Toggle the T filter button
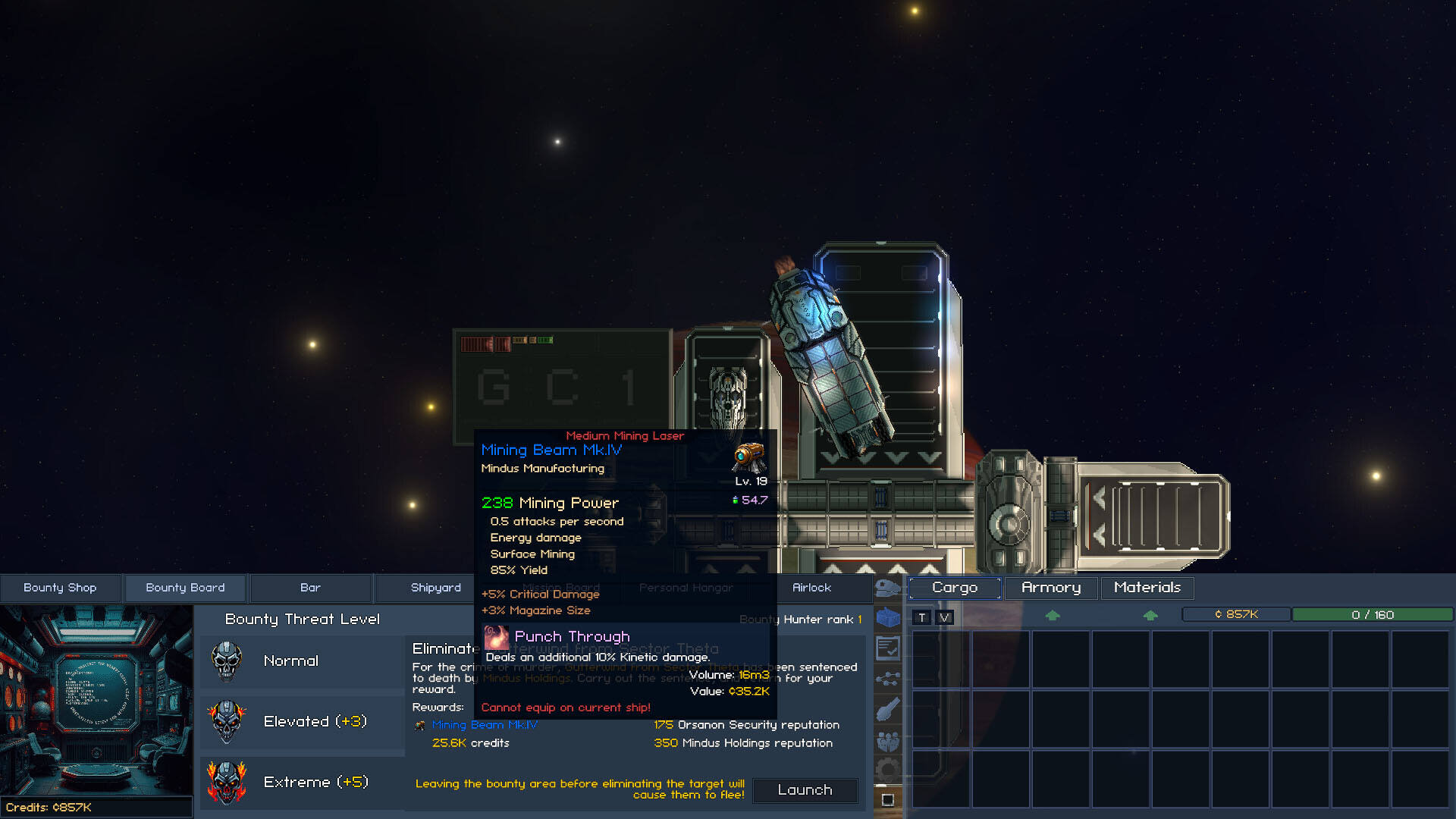This screenshot has height=819, width=1456. click(x=922, y=617)
